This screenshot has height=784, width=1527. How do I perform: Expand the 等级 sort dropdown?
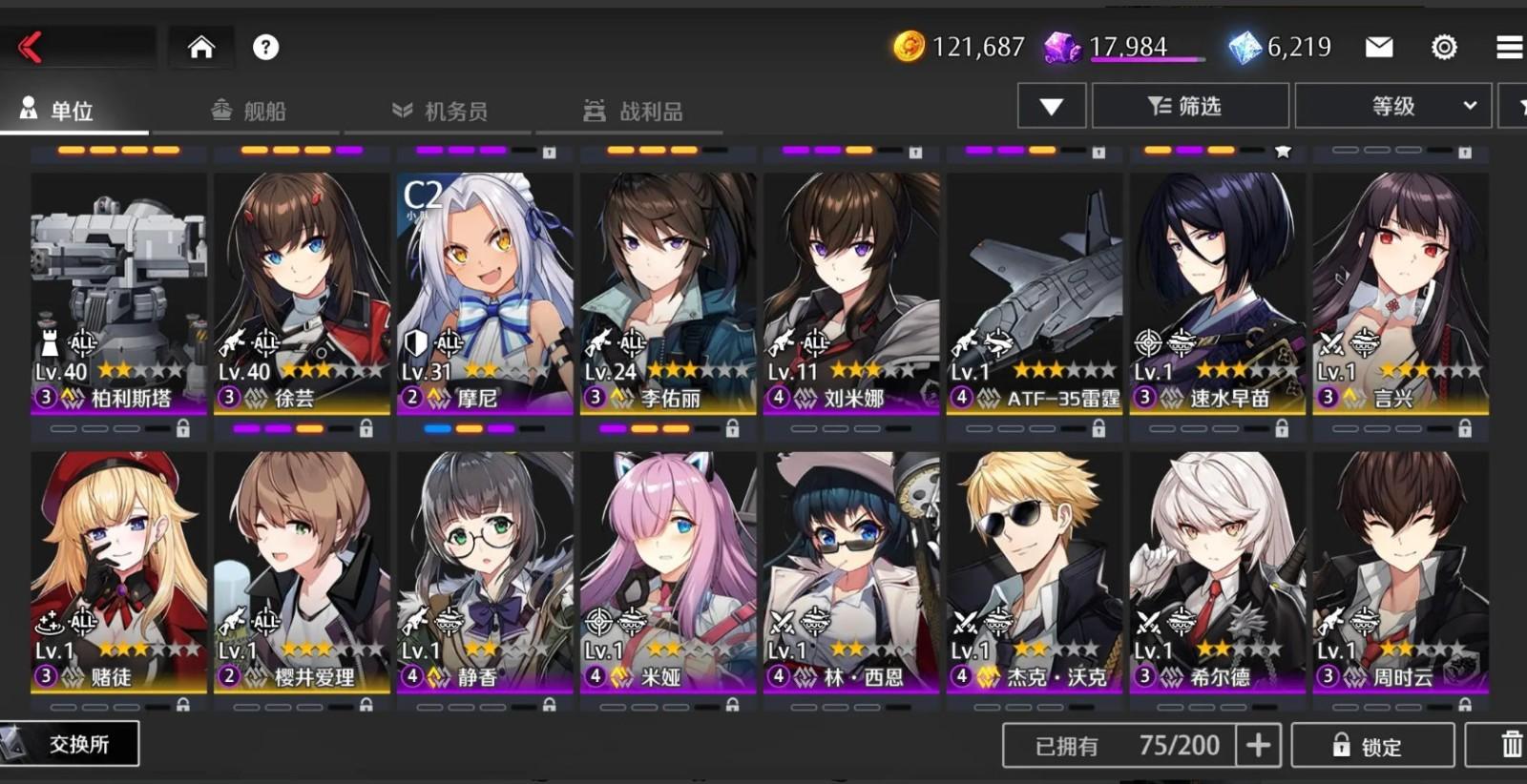(1393, 106)
